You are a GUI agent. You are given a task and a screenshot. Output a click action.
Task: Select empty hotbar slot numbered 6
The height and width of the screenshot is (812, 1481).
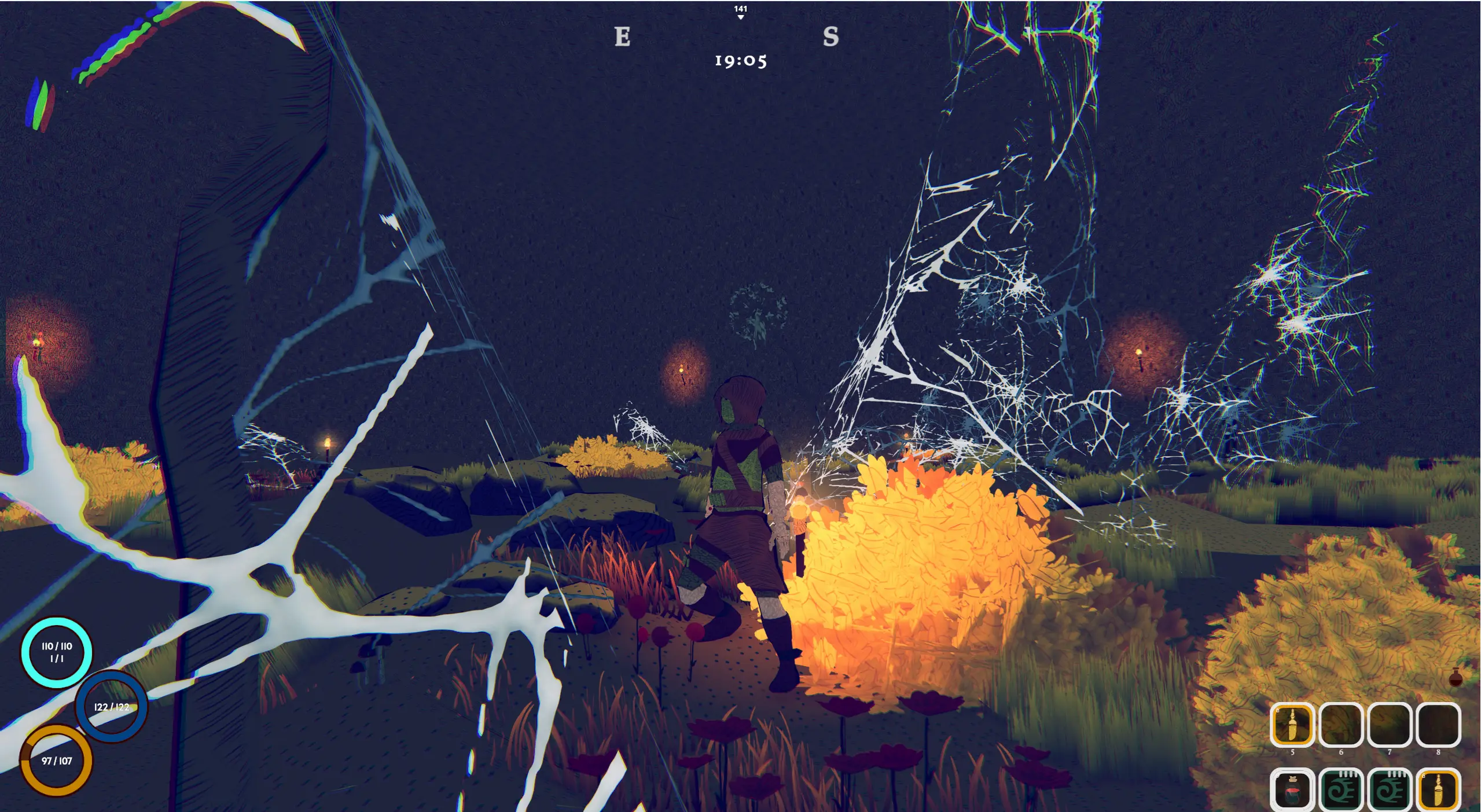point(1340,725)
